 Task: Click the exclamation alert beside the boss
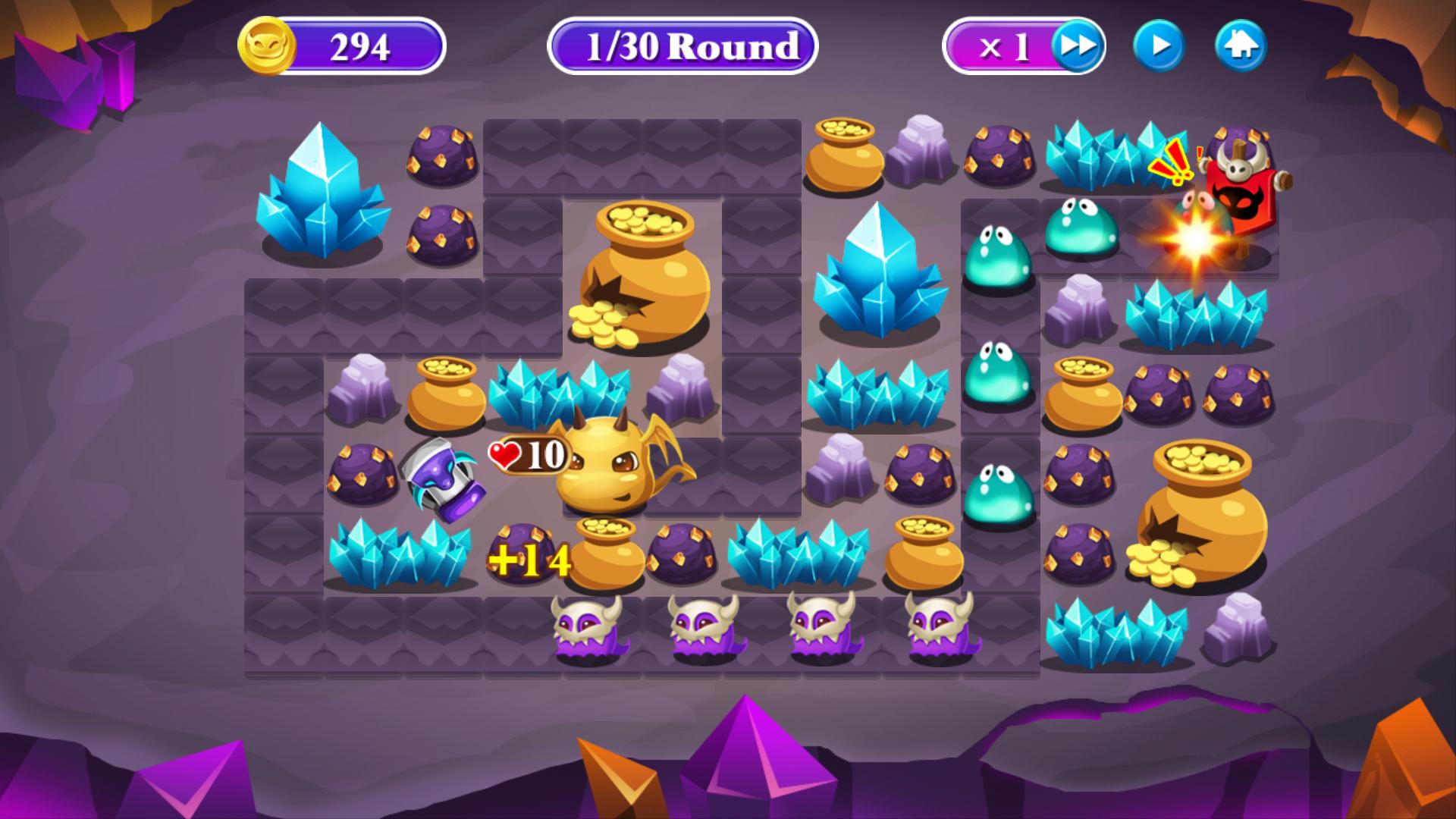click(x=1172, y=163)
